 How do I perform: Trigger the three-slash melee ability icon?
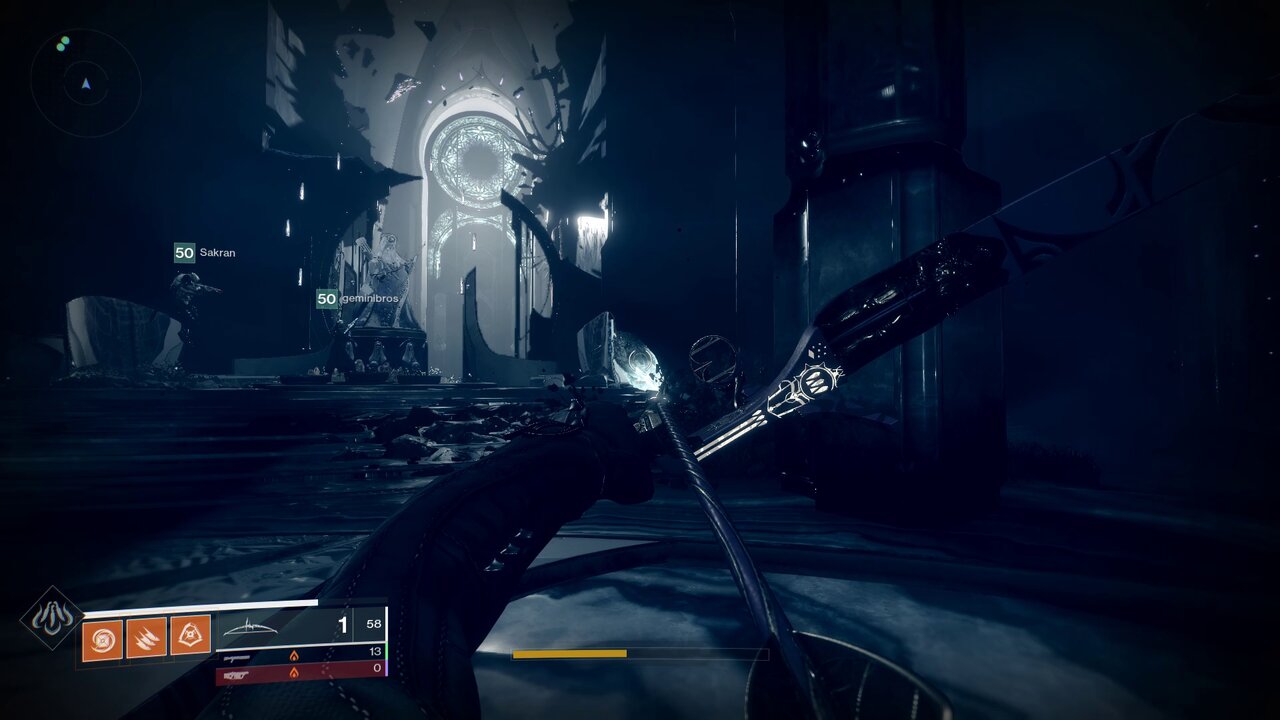pyautogui.click(x=146, y=638)
